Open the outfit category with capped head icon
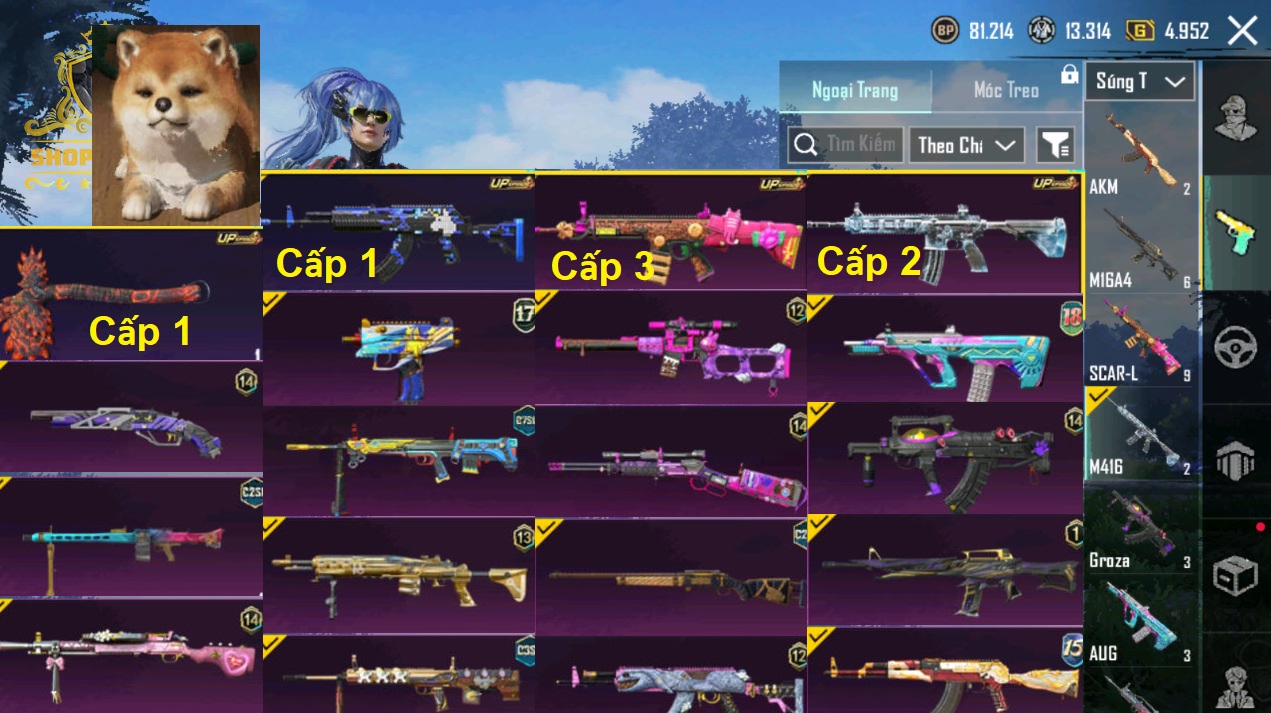The height and width of the screenshot is (713, 1271). point(1236,117)
